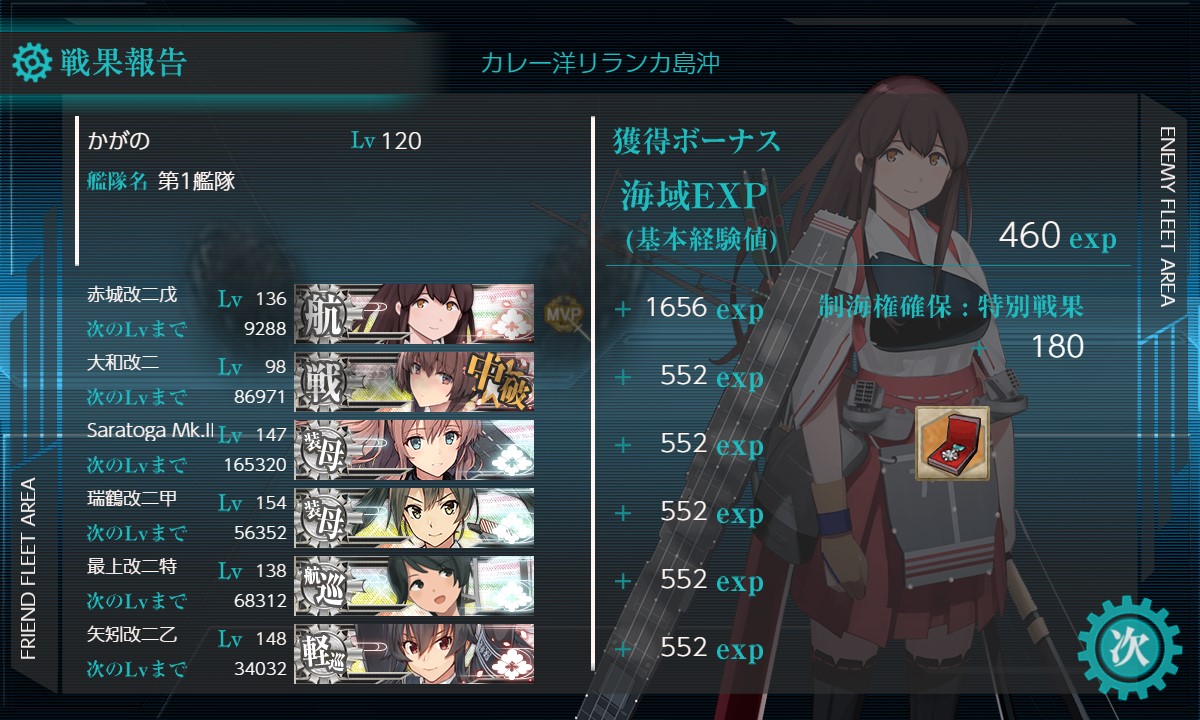The height and width of the screenshot is (720, 1200).
Task: Choose the Saratoga Mk.II ship banner
Action: pos(414,449)
